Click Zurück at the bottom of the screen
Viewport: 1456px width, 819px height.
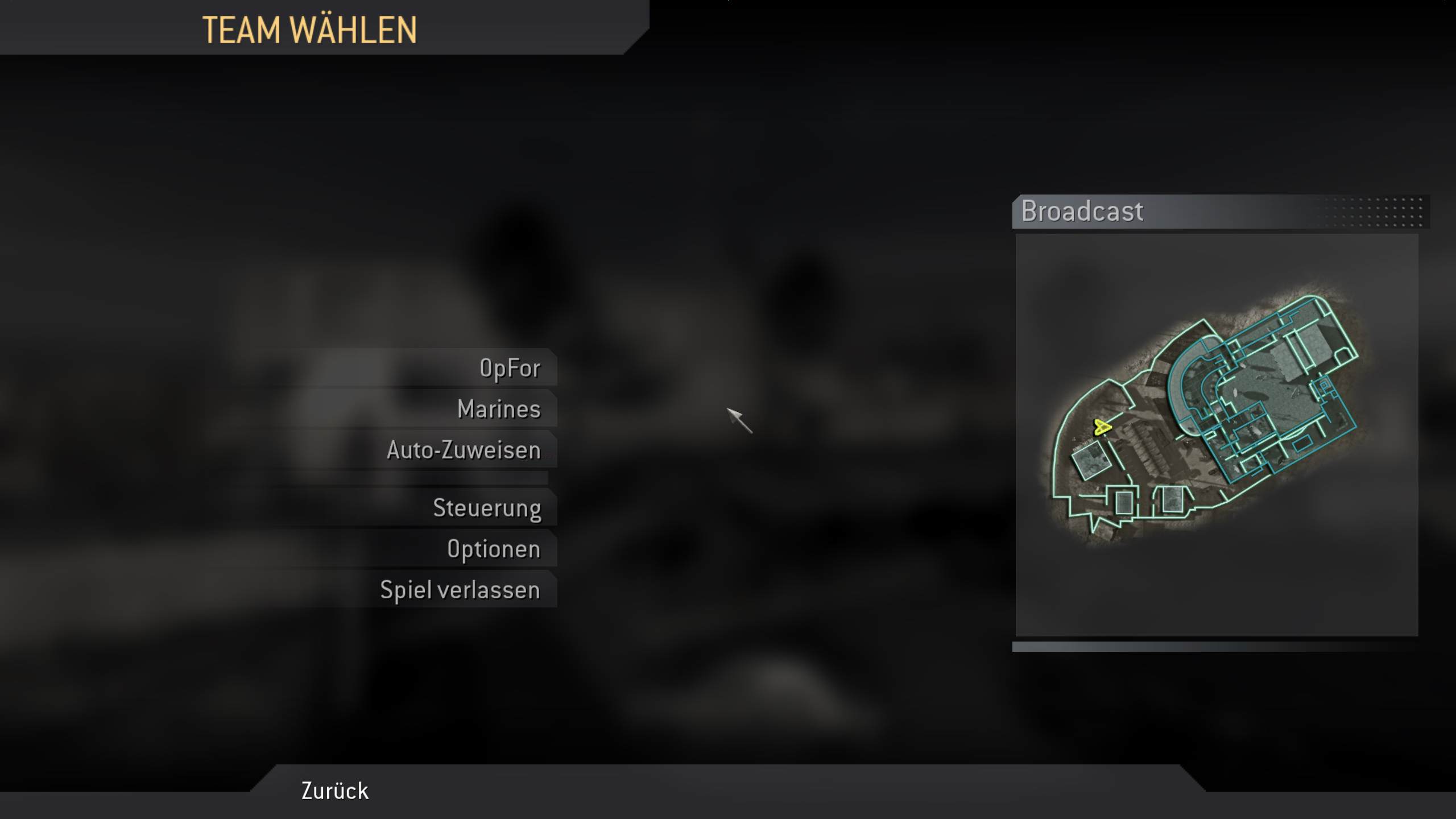tap(333, 791)
